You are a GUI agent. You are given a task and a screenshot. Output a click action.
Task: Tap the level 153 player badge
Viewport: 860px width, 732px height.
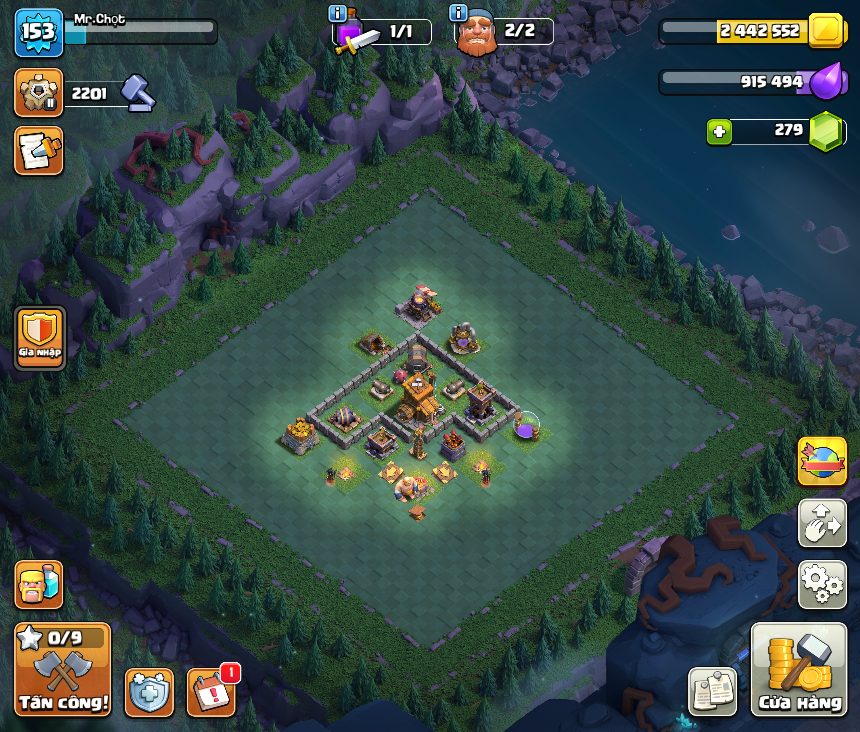tap(39, 32)
